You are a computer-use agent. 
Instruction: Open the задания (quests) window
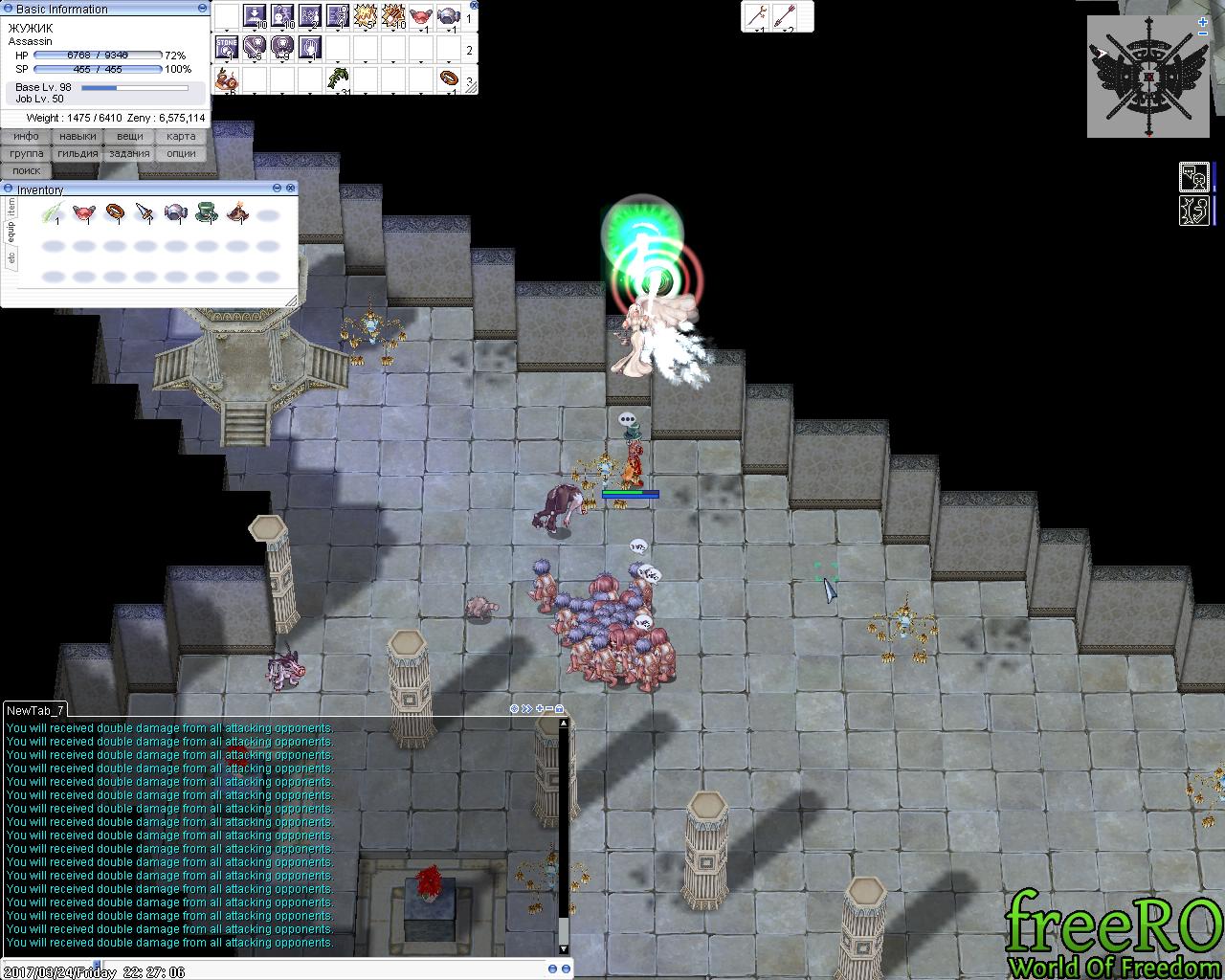pyautogui.click(x=129, y=153)
